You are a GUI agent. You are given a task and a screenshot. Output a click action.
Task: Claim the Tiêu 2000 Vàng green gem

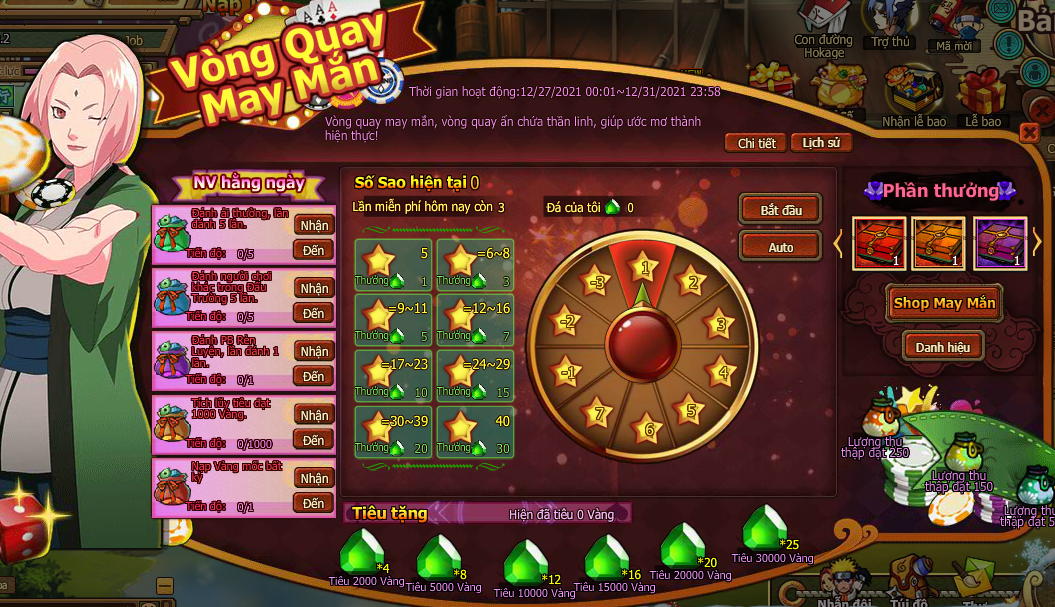(x=361, y=551)
